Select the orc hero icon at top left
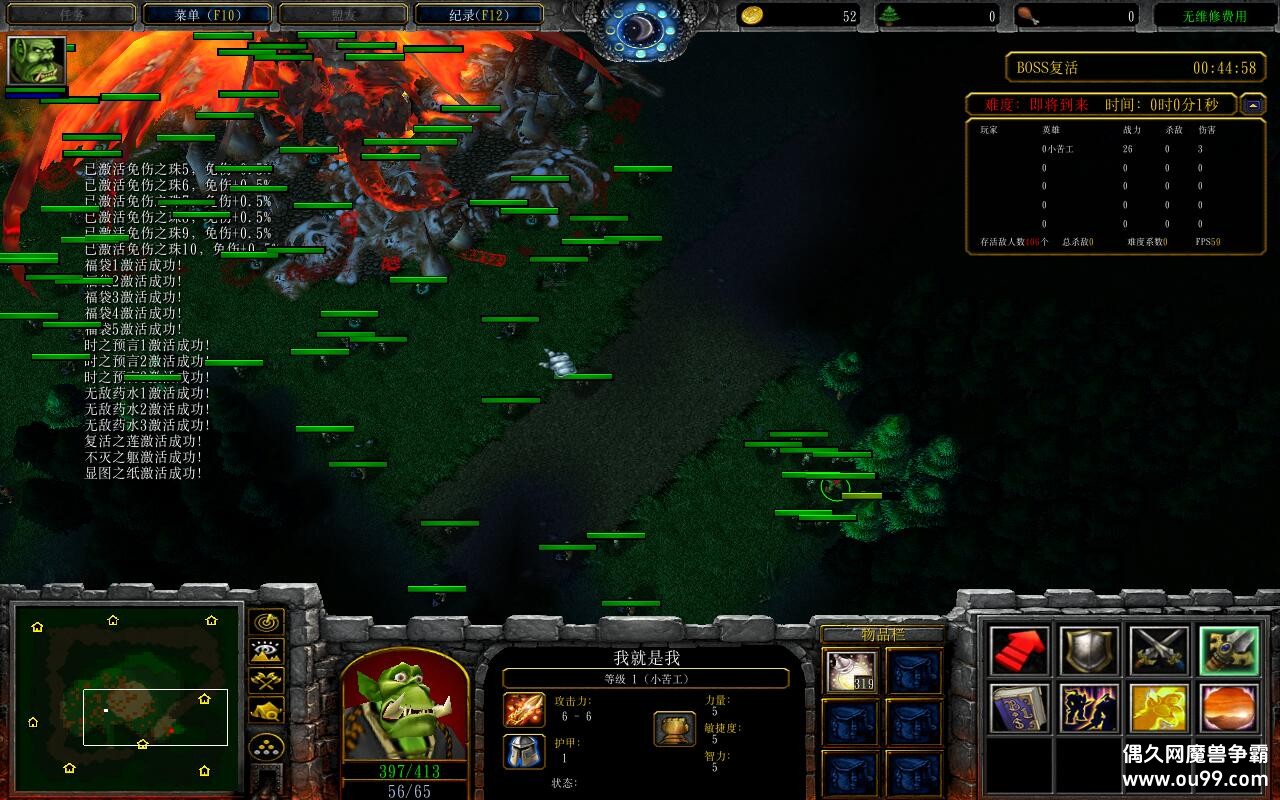 [x=37, y=61]
